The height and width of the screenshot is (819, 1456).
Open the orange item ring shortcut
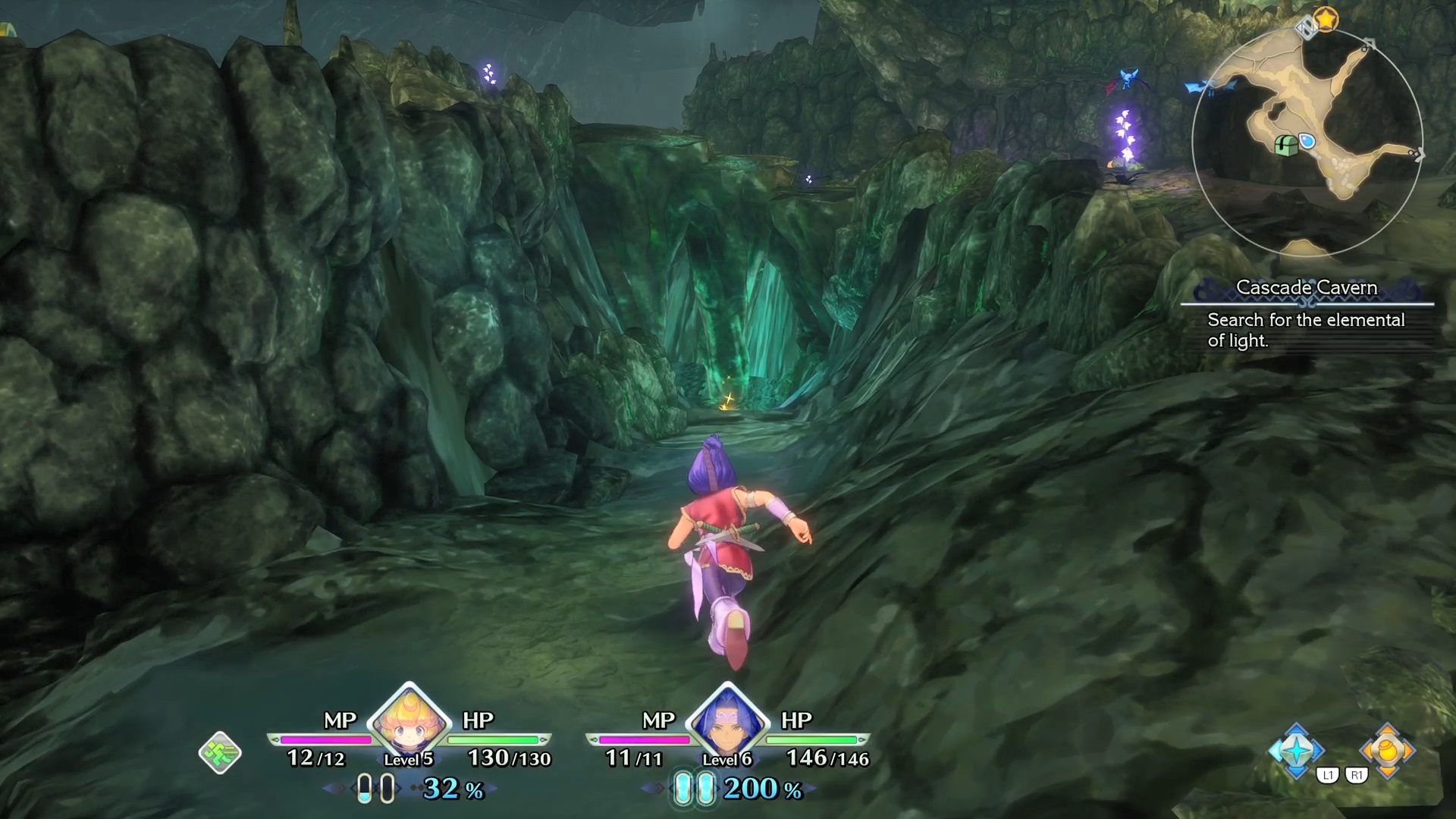click(1387, 751)
